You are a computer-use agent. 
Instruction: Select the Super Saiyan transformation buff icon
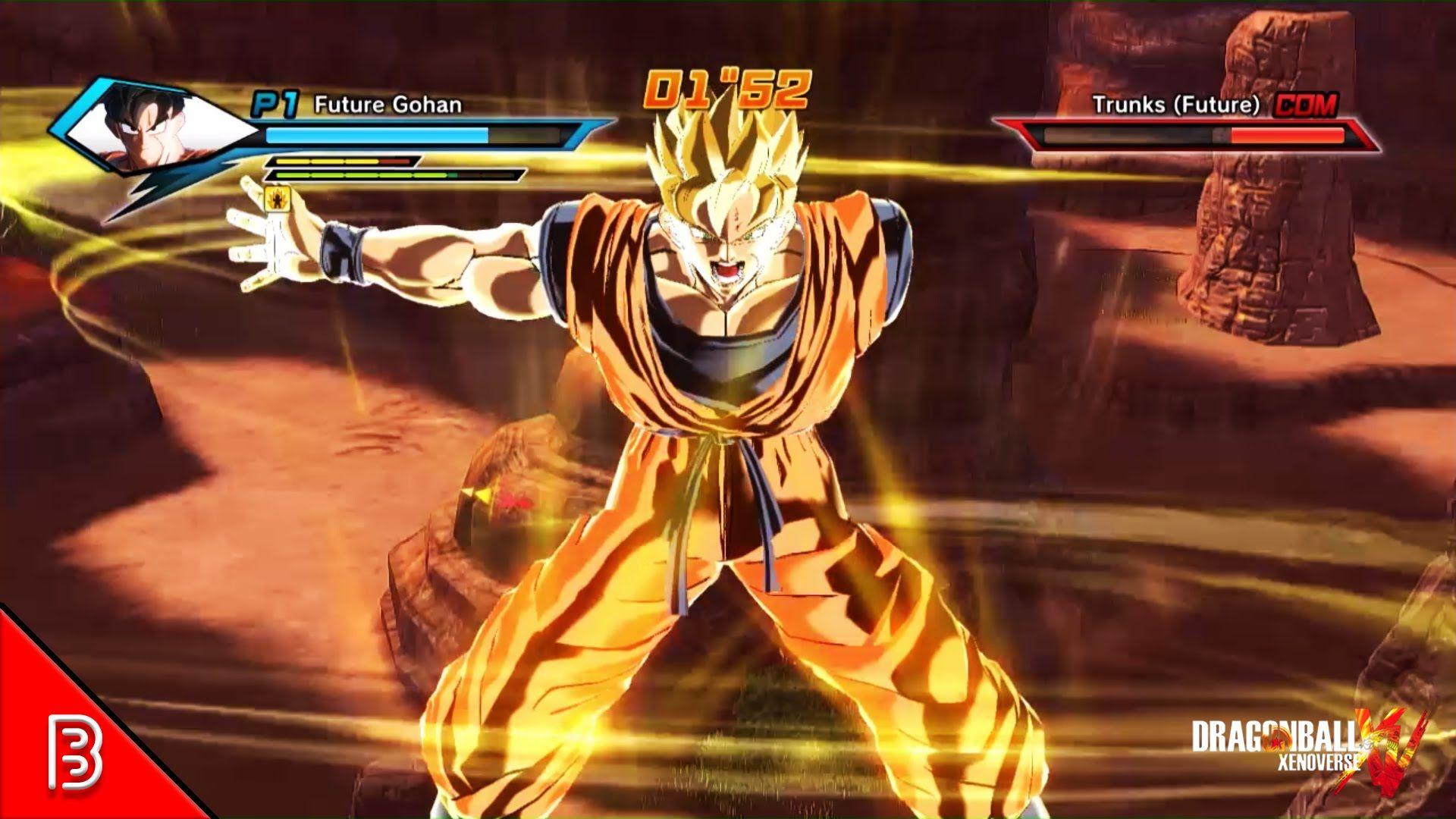(277, 197)
